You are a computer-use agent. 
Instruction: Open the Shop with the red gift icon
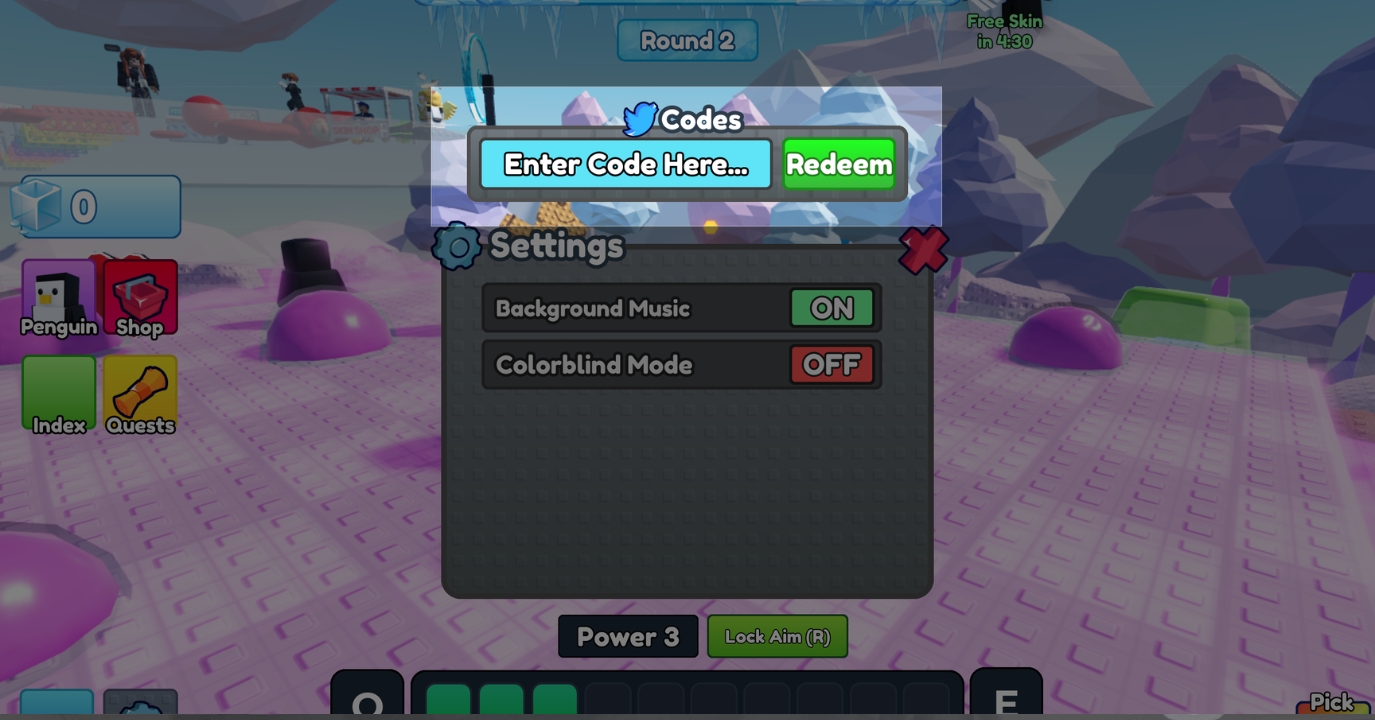tap(139, 295)
